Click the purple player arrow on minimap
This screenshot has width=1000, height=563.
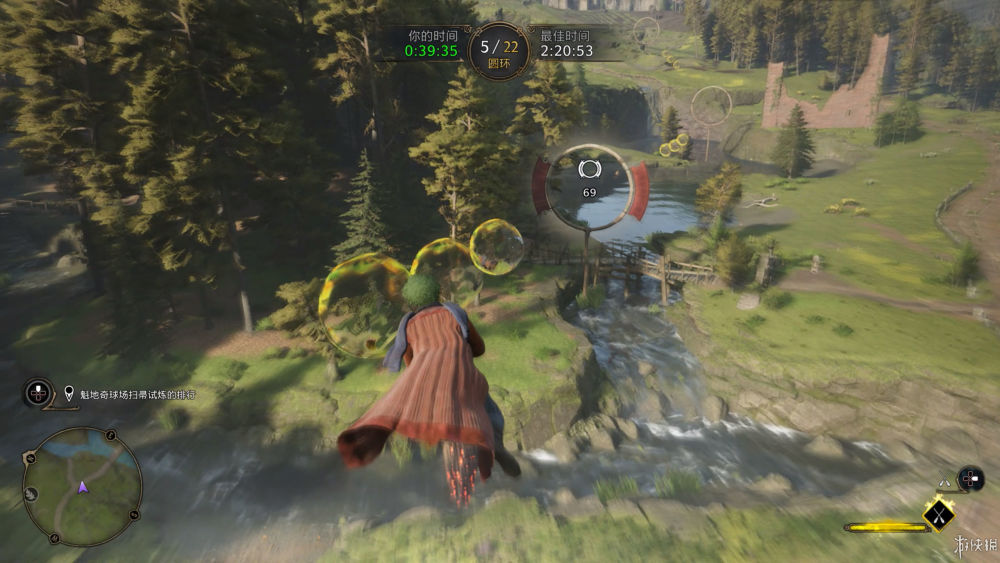83,487
